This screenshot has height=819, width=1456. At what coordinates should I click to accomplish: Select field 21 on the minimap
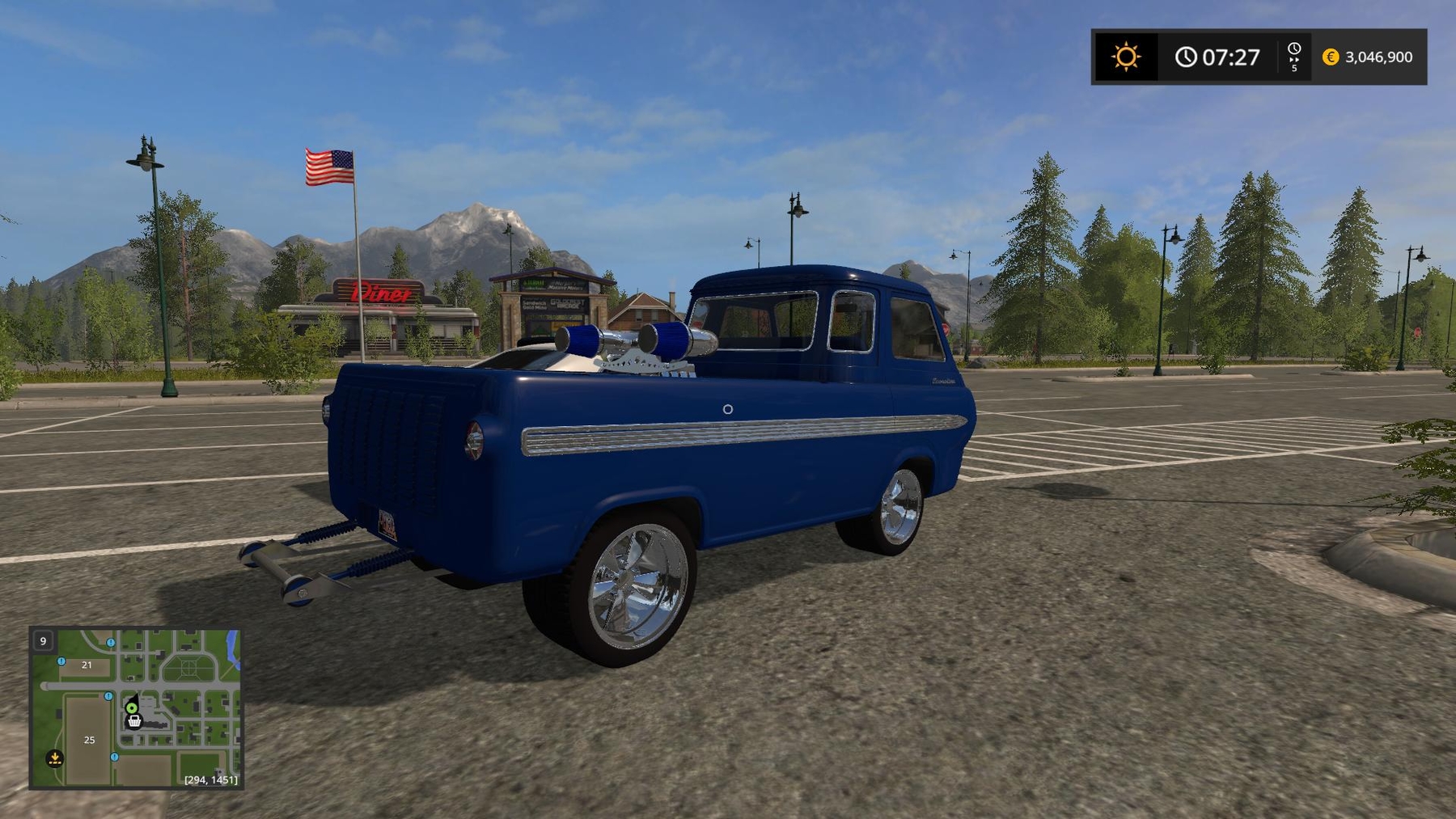tap(87, 665)
